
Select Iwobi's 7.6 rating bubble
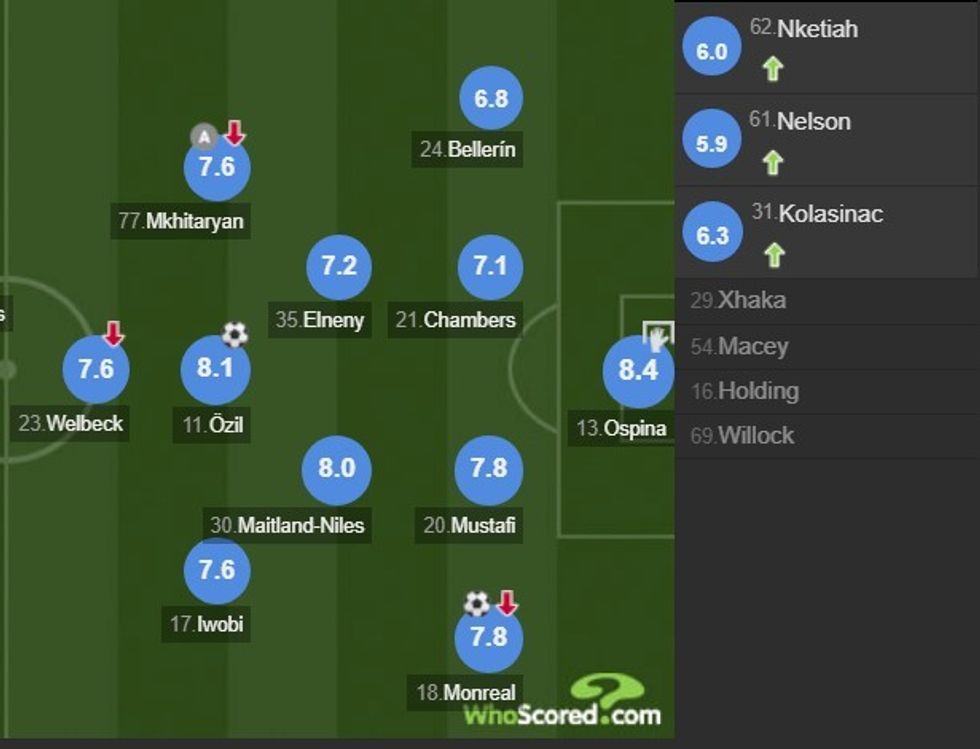tap(216, 569)
